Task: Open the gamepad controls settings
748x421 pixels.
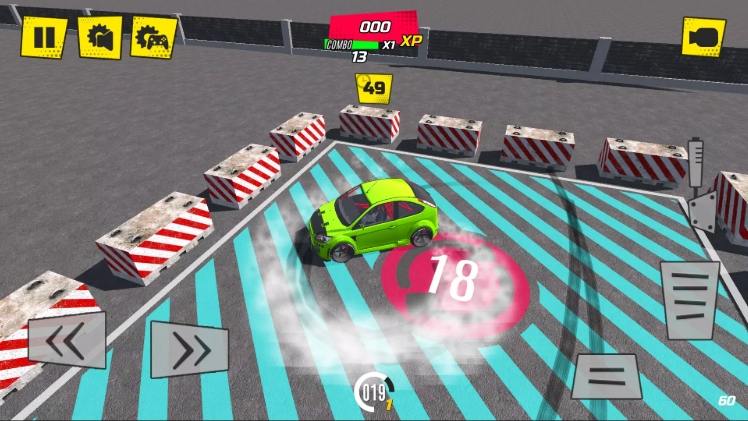Action: pyautogui.click(x=154, y=37)
